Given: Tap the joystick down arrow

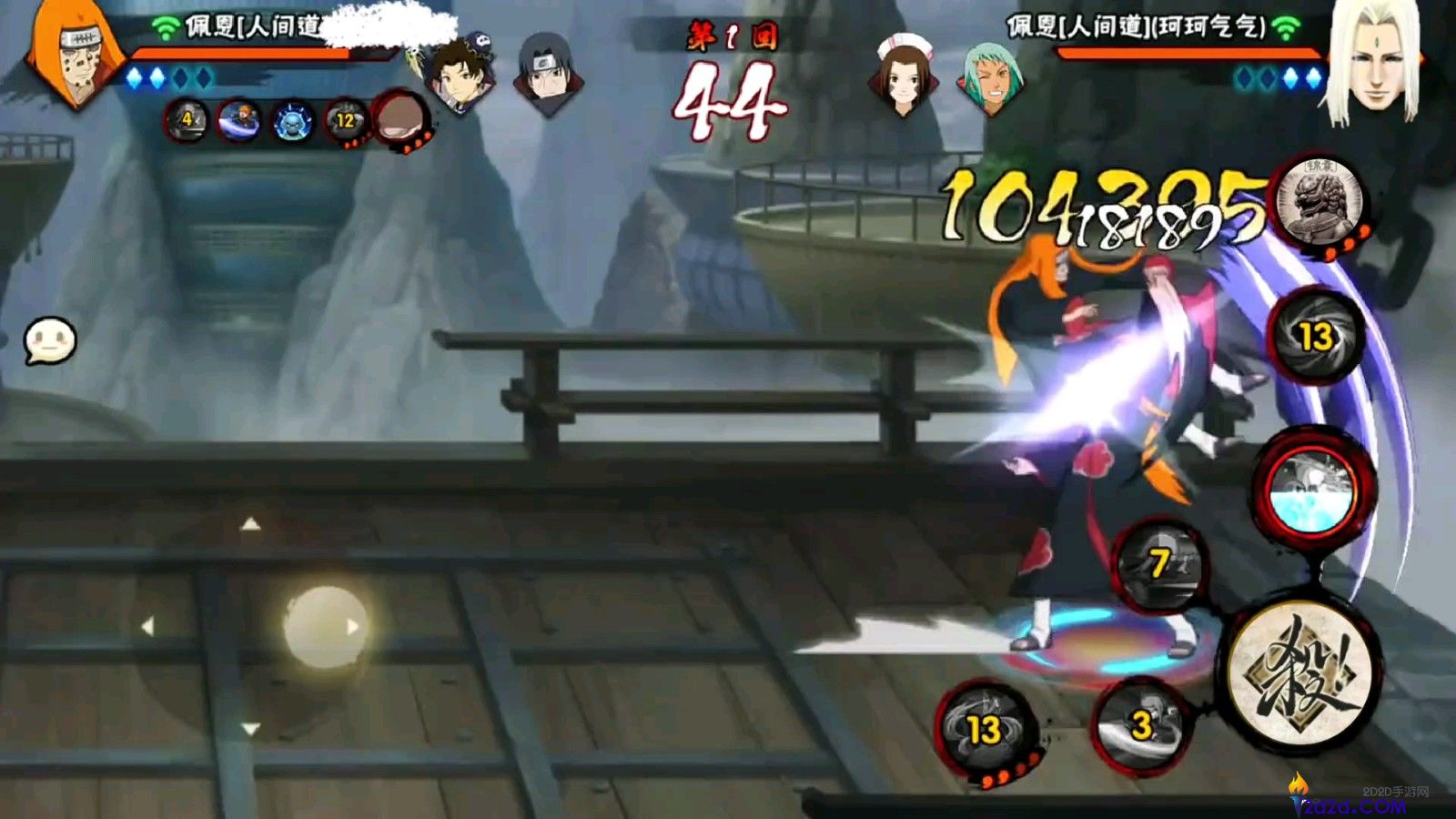Looking at the screenshot, I should click(250, 728).
